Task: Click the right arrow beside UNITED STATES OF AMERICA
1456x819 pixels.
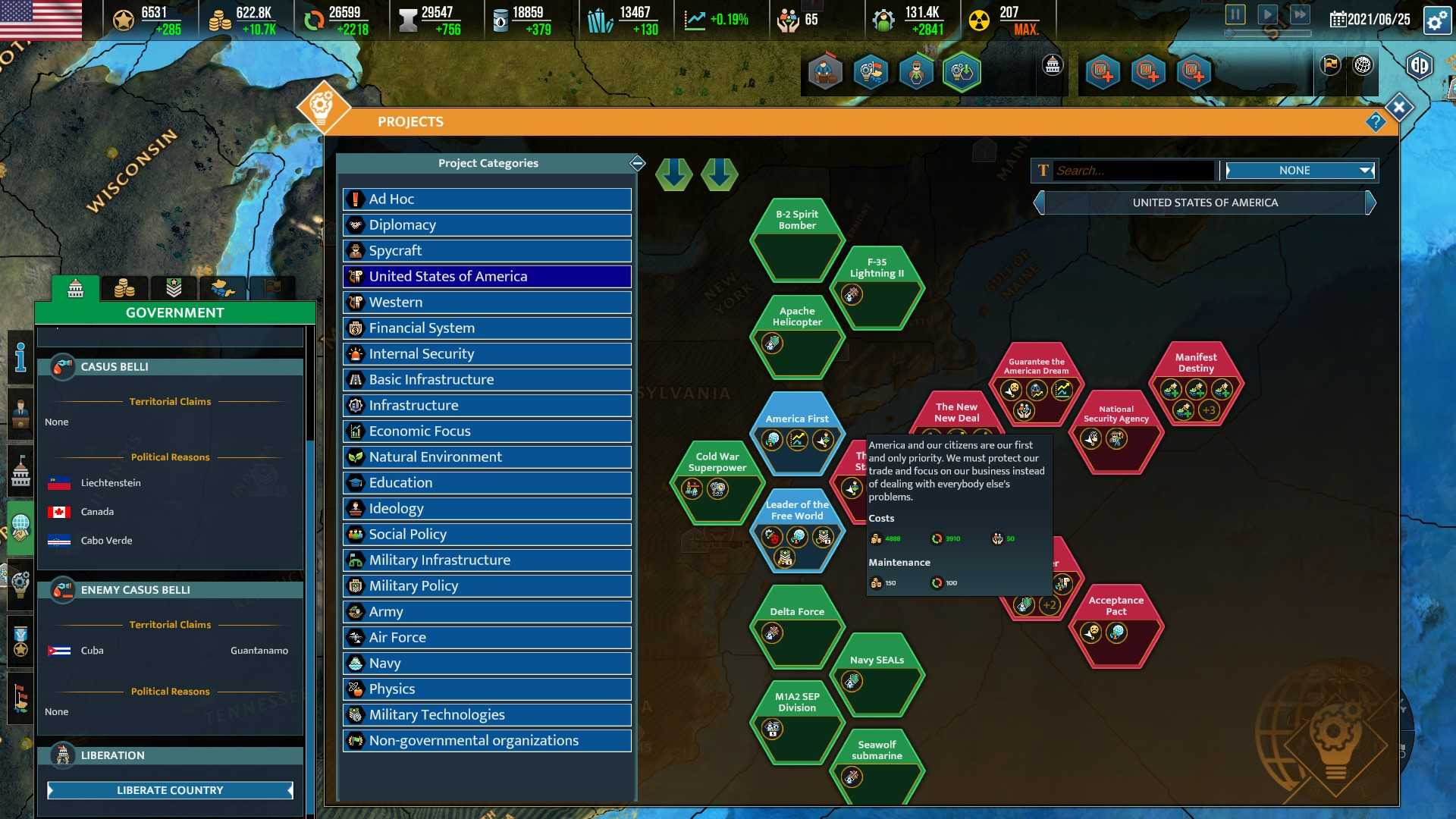Action: coord(1371,202)
